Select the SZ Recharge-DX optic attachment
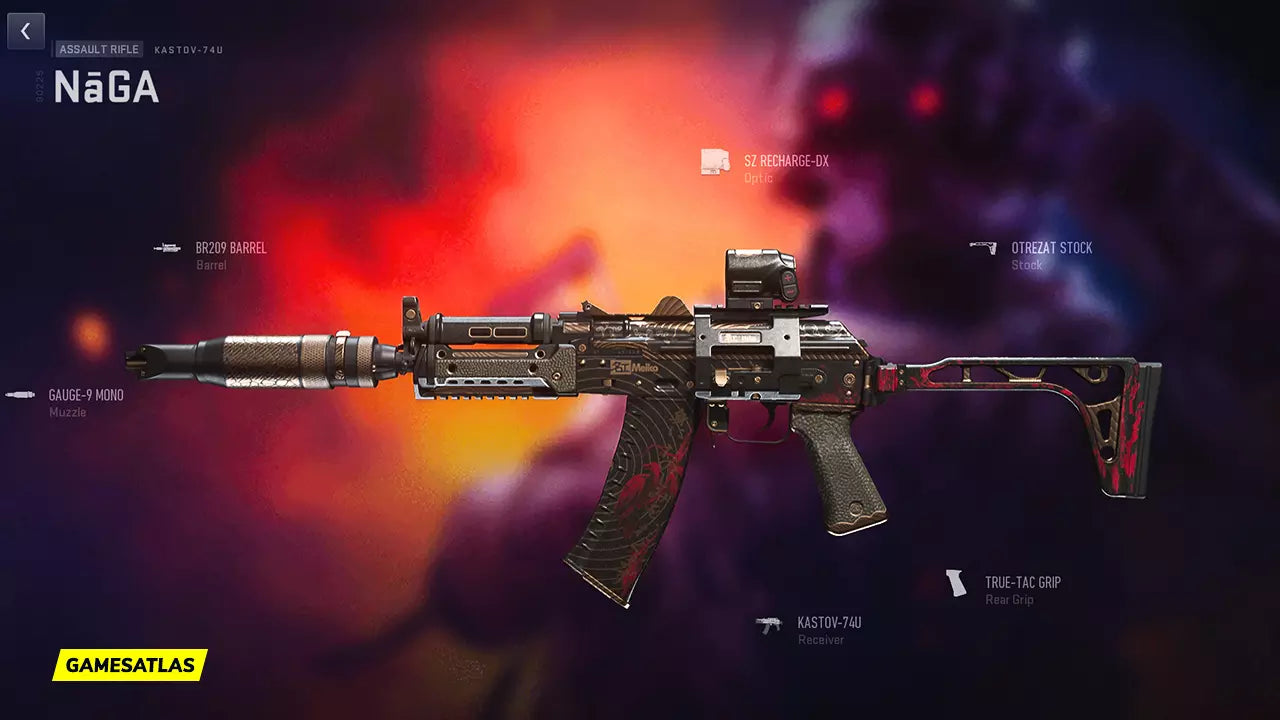 (x=785, y=162)
